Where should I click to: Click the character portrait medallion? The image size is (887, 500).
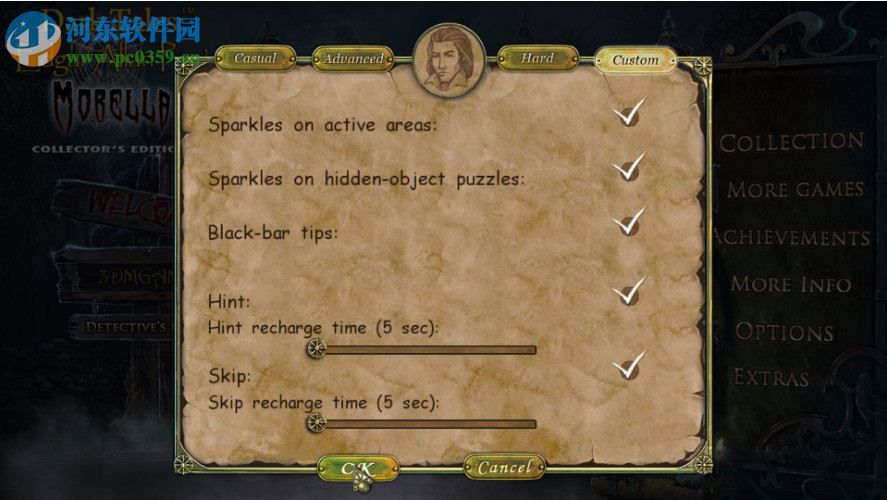449,61
